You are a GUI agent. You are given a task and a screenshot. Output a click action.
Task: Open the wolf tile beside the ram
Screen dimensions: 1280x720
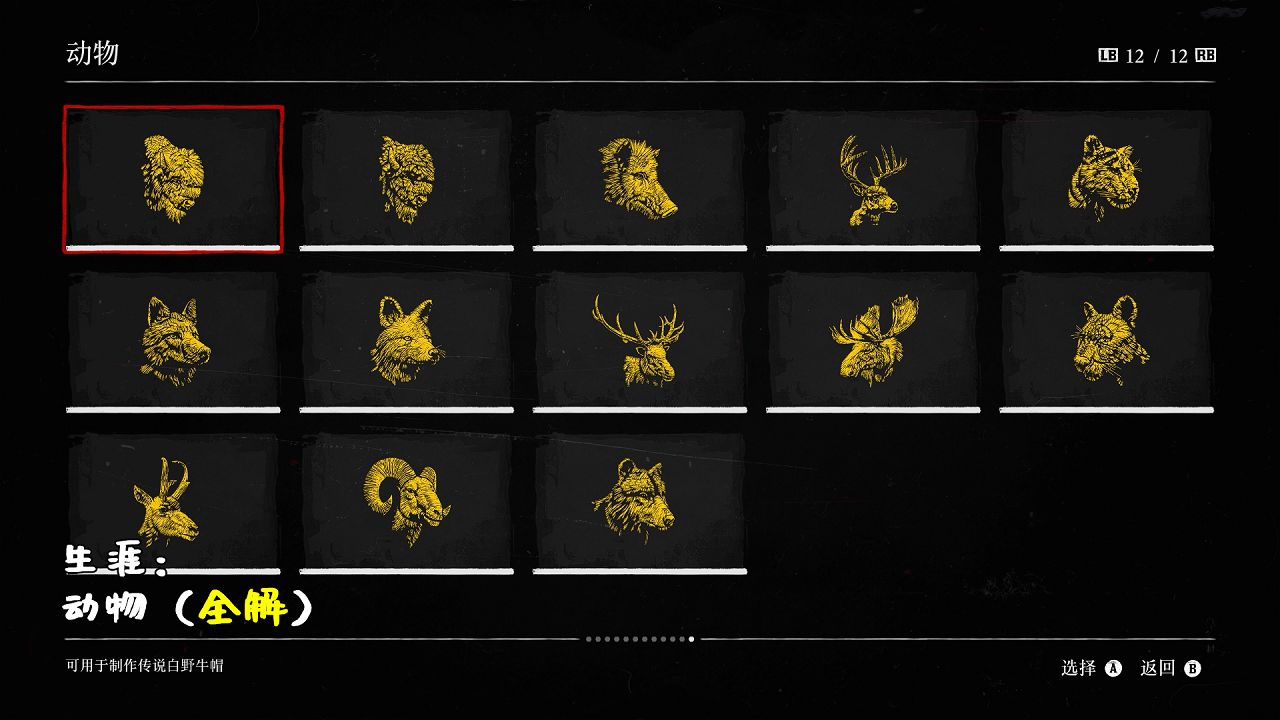[x=640, y=501]
